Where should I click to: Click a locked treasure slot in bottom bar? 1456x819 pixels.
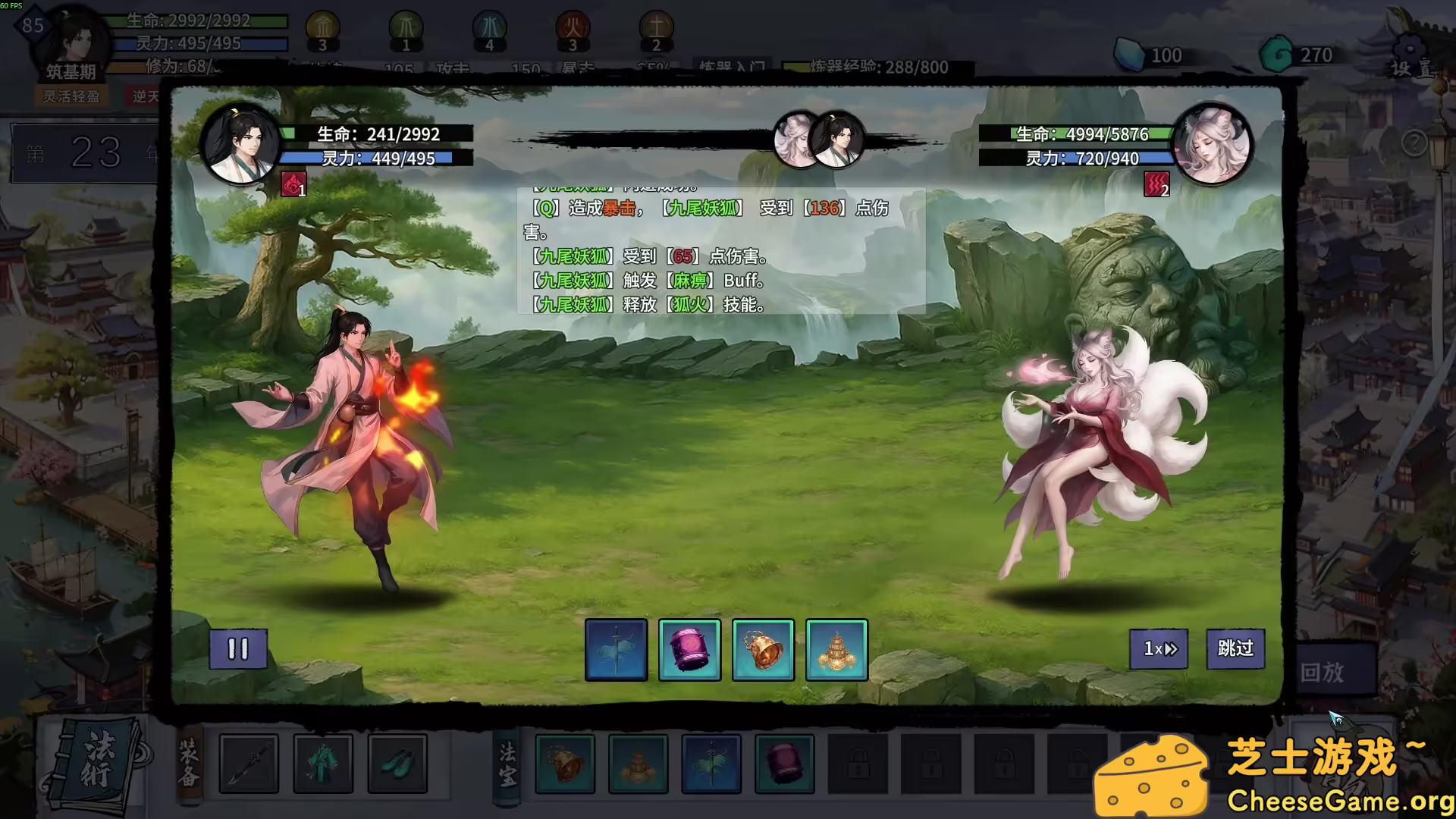tap(858, 764)
